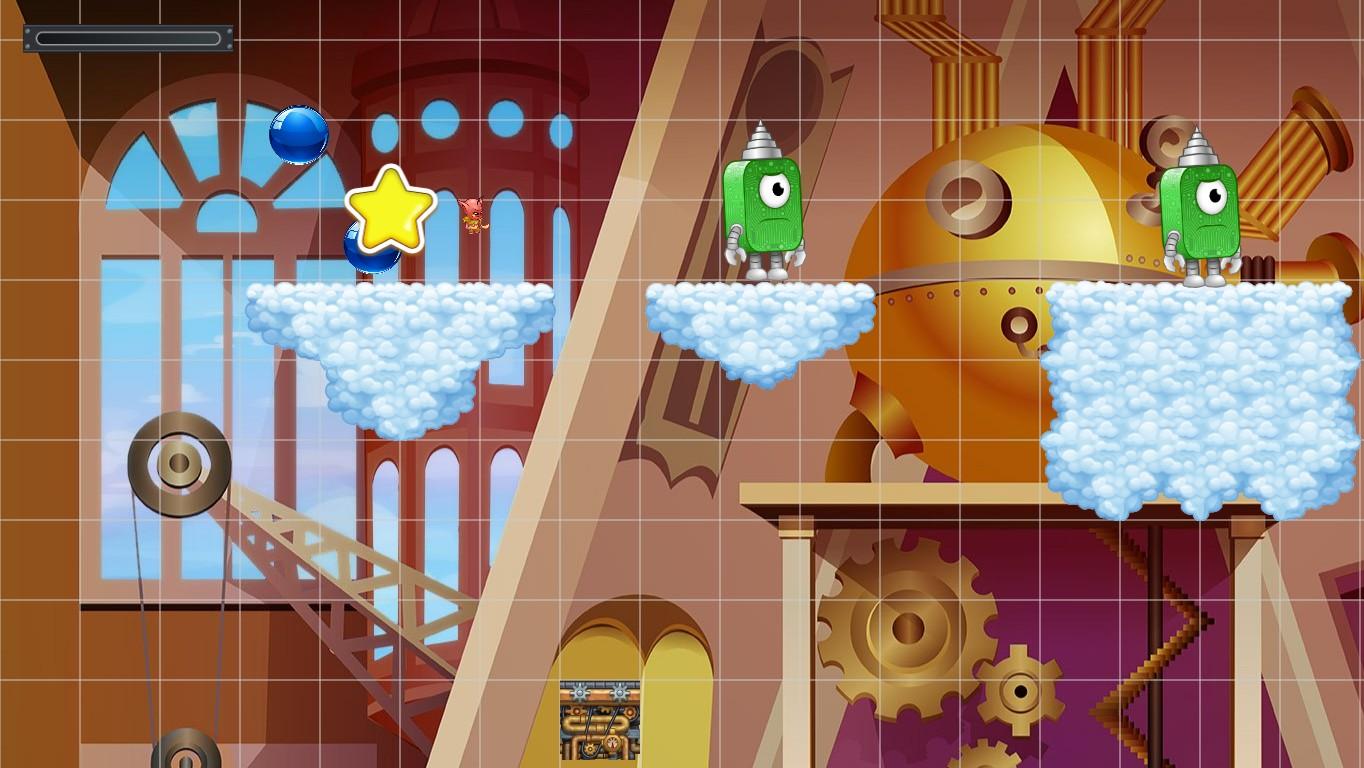1364x768 pixels.
Task: Click the small gear in the bottom-right corner
Action: [x=1022, y=690]
